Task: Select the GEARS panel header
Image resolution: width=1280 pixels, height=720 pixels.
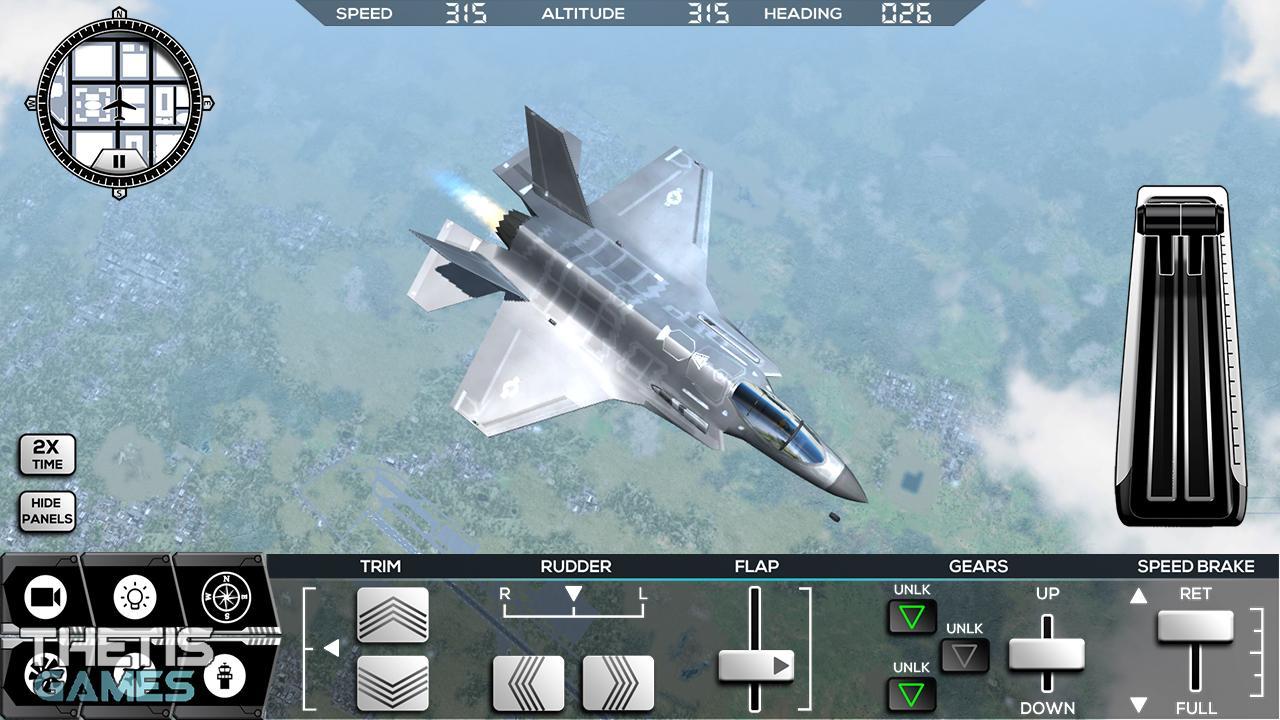Action: [978, 566]
